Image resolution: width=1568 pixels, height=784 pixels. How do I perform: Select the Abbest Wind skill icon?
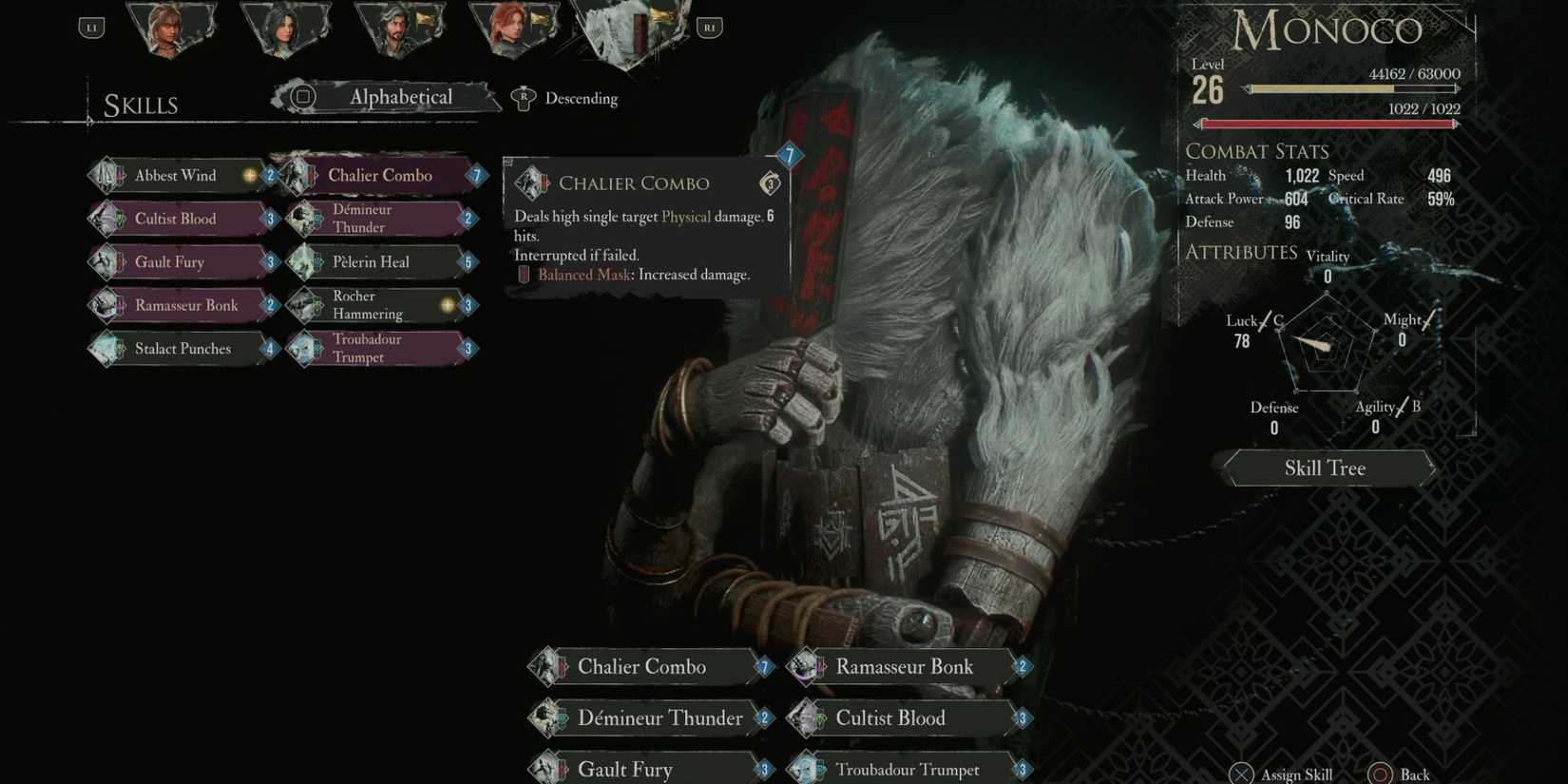[106, 175]
